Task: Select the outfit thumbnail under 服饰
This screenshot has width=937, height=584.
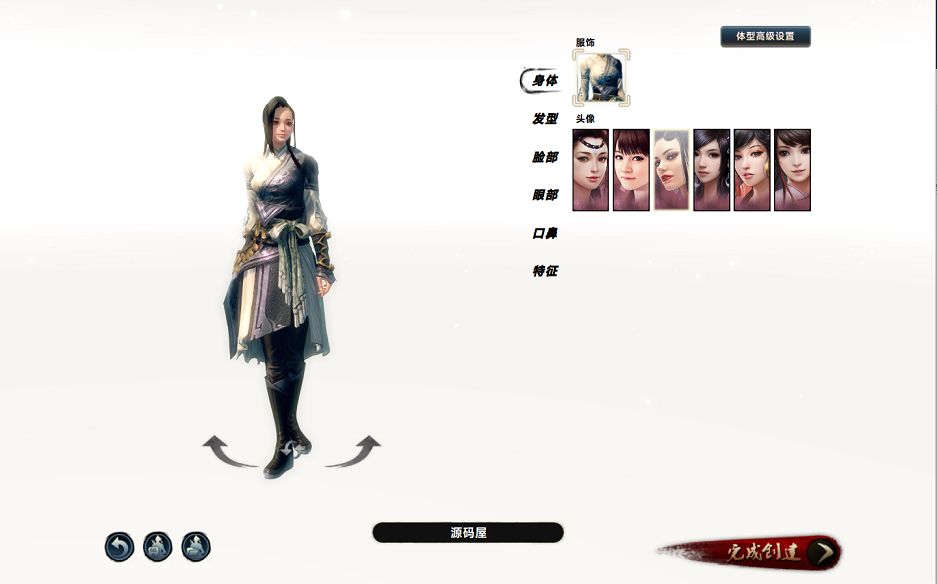Action: click(x=601, y=78)
